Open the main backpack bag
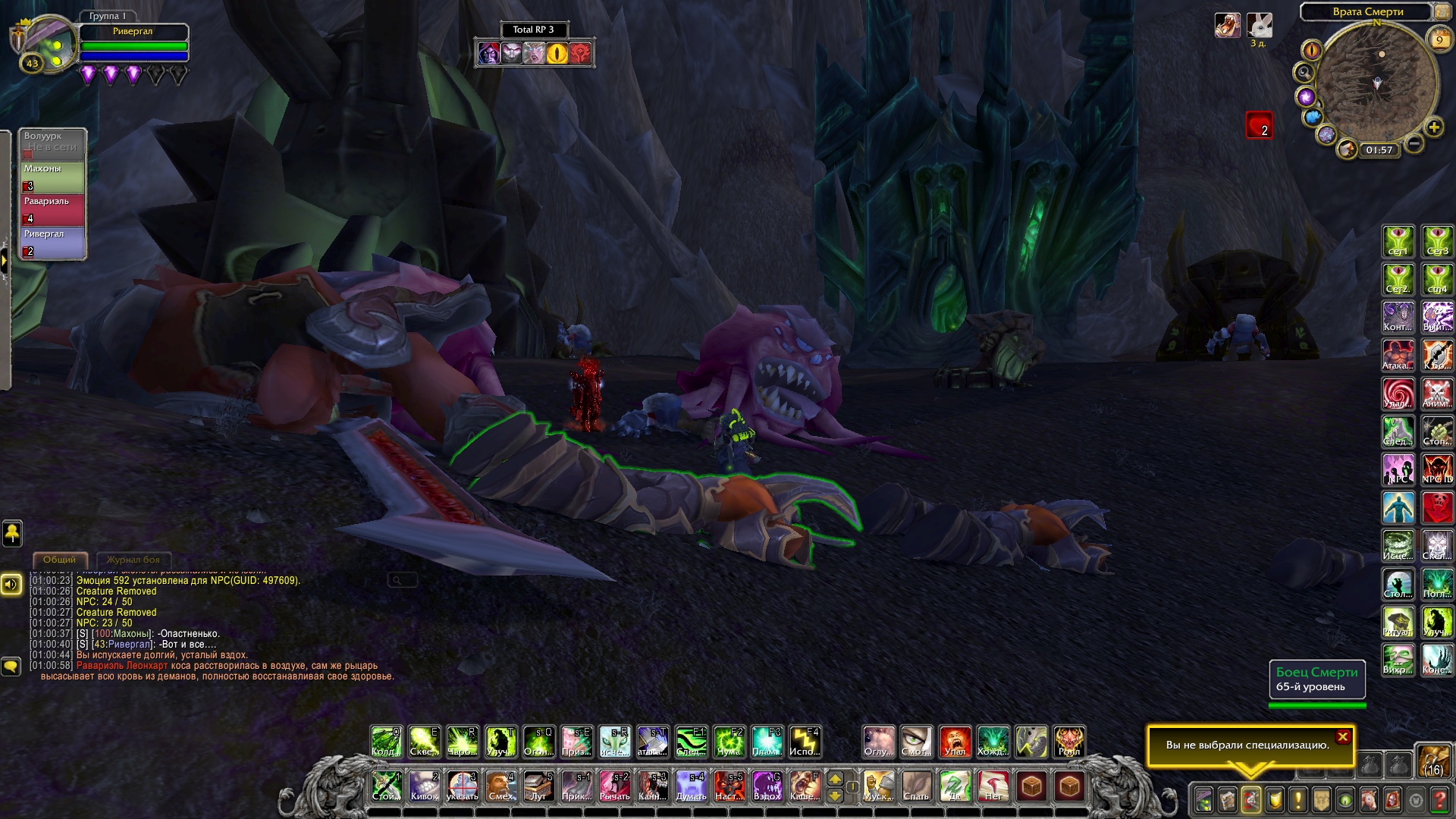The width and height of the screenshot is (1456, 819). 1433,761
